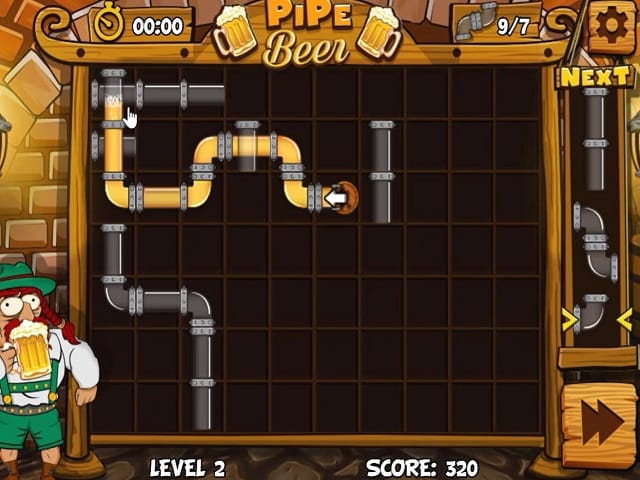Select the cross pipe tile under the hand cursor

point(114,96)
